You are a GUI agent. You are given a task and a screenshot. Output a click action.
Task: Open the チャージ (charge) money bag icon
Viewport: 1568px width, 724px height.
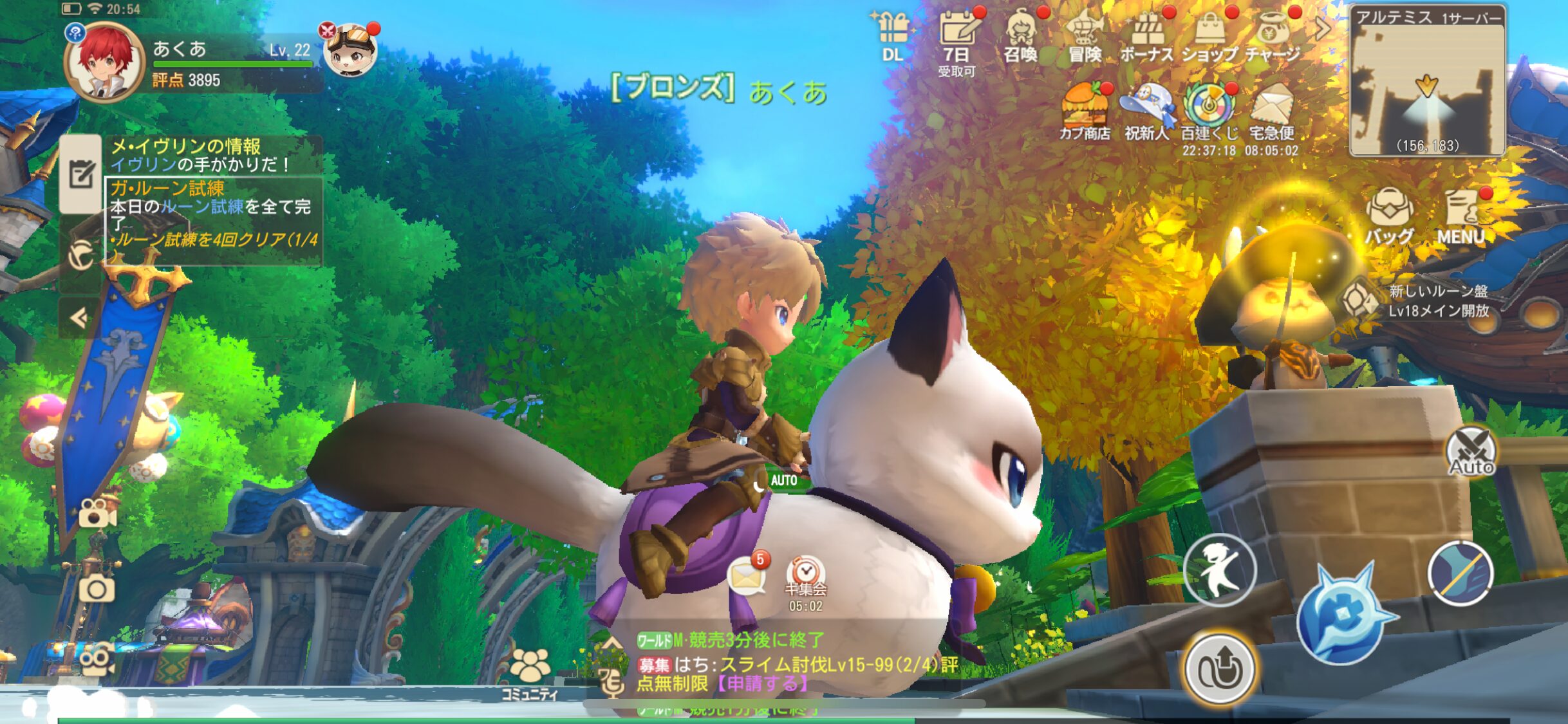tap(1273, 37)
